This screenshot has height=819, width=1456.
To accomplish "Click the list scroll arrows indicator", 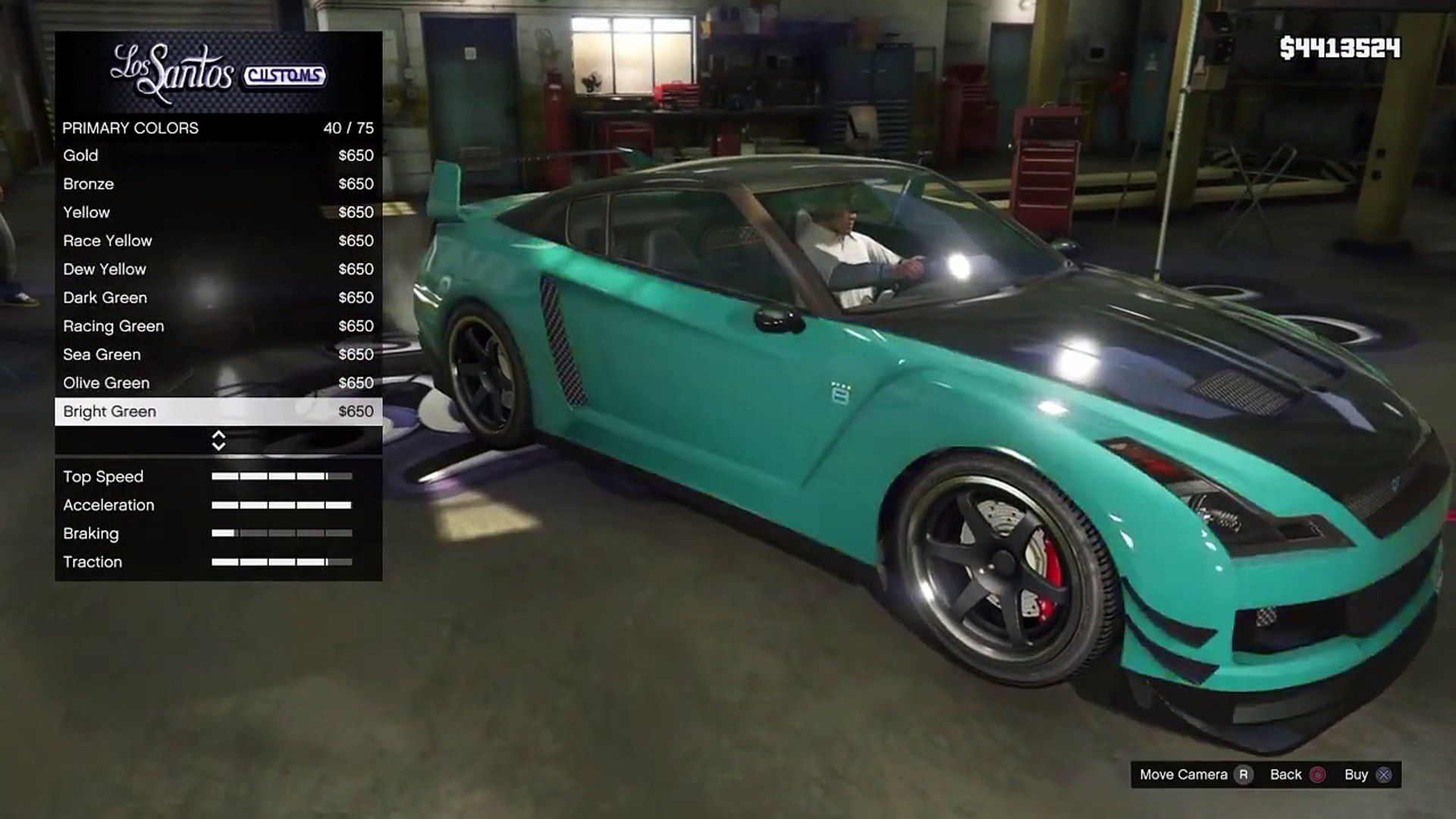I will pos(218,441).
